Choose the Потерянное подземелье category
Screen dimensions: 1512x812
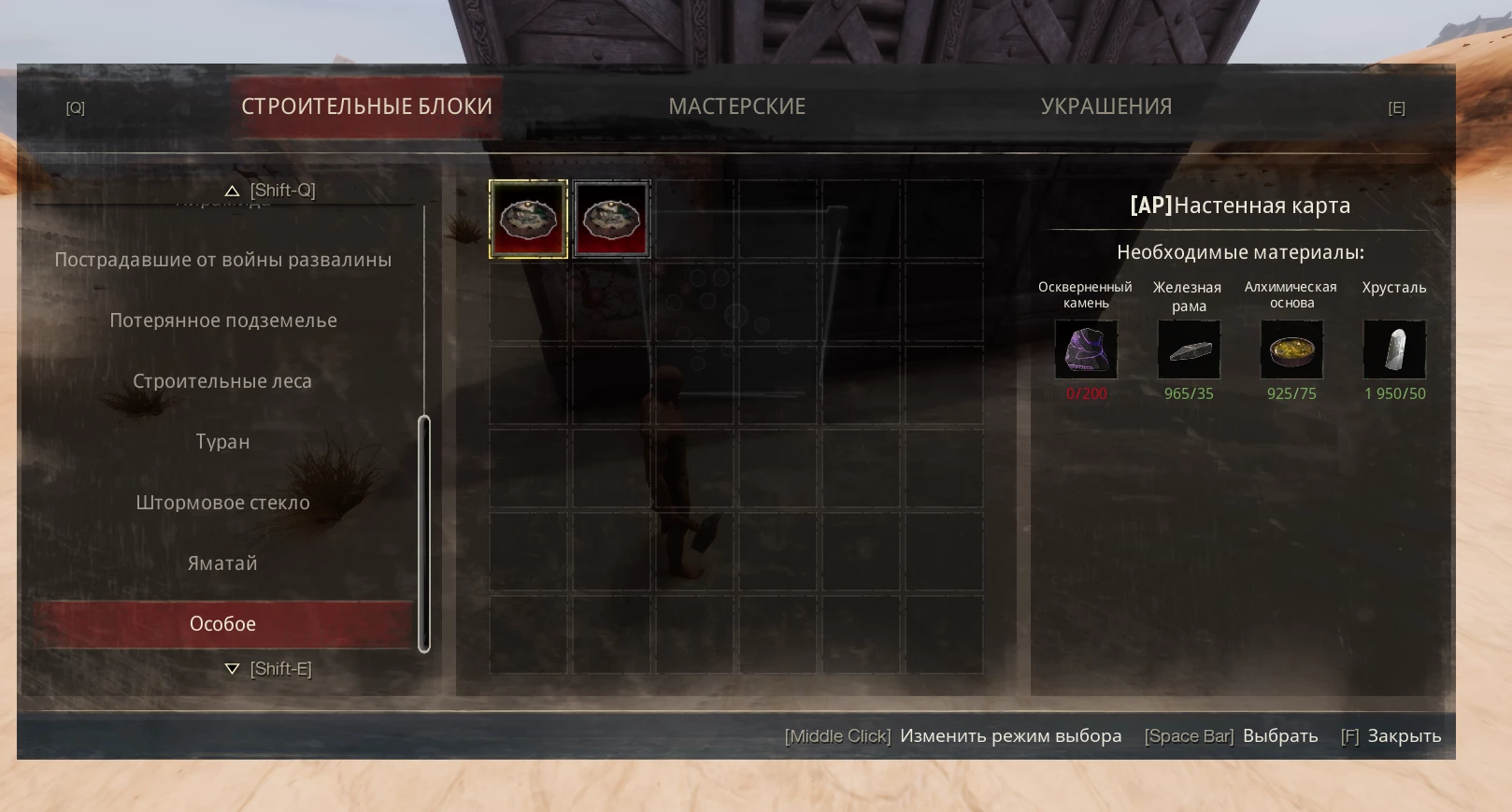pyautogui.click(x=222, y=321)
